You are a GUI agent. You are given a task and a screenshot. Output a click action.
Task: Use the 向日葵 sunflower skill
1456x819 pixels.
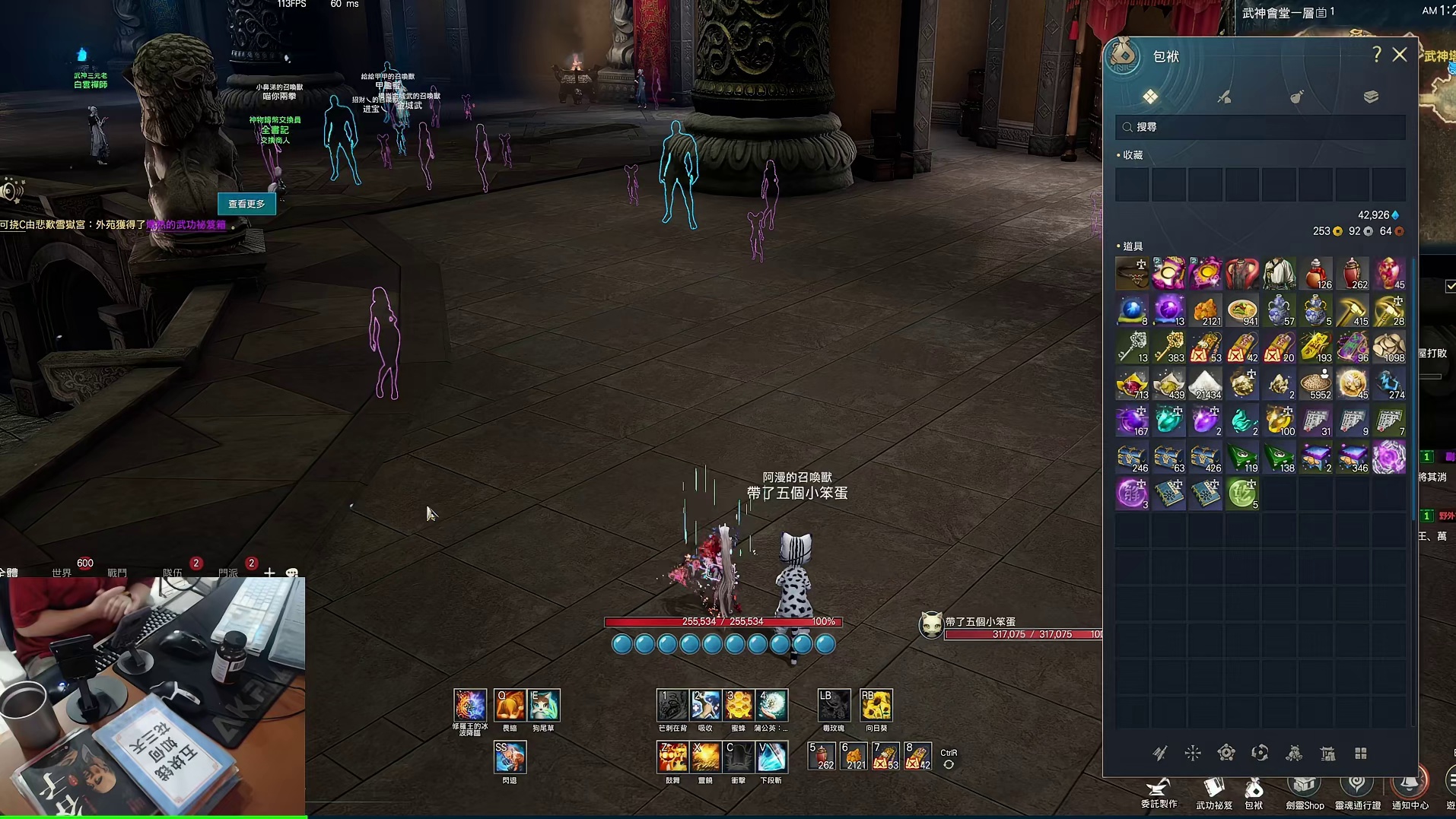(x=876, y=706)
